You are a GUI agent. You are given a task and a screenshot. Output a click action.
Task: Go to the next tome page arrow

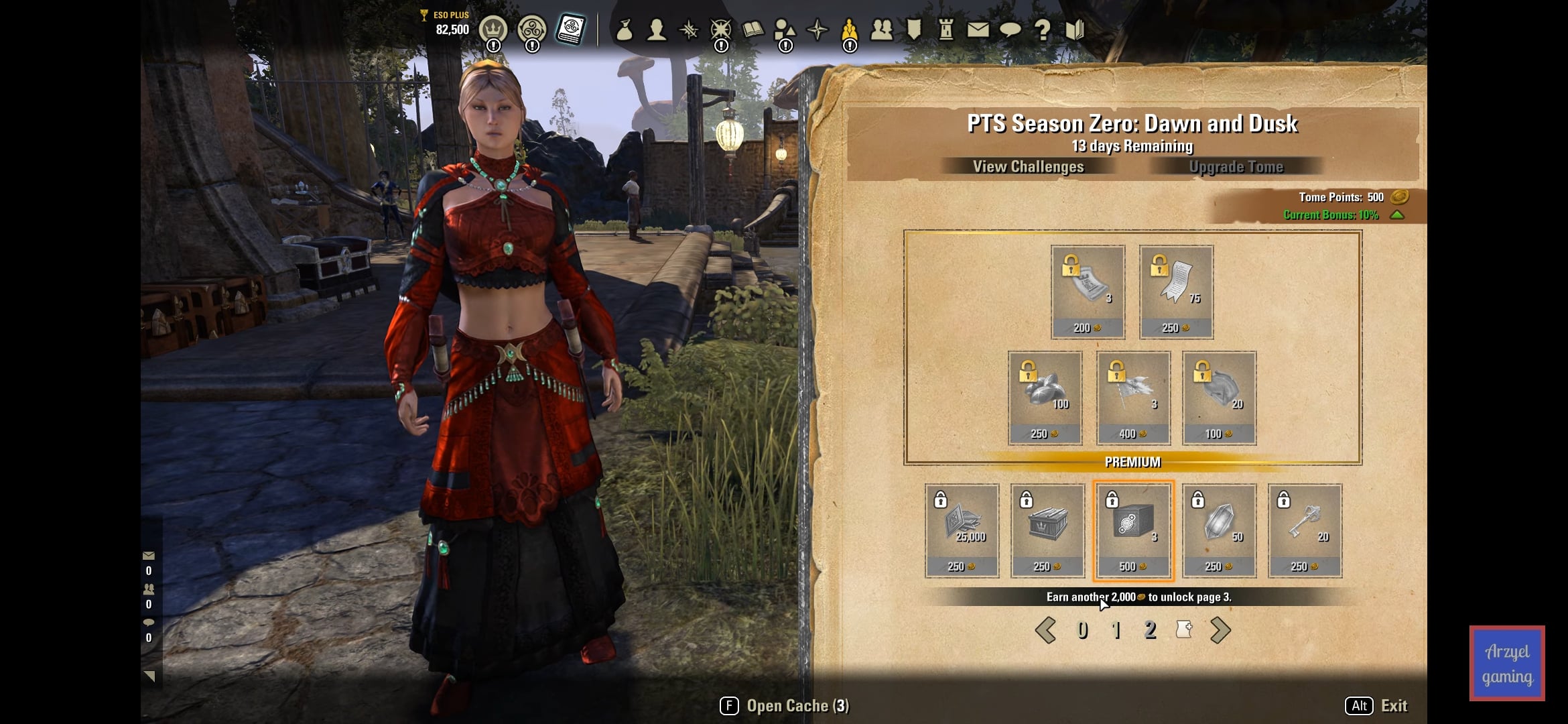1220,630
